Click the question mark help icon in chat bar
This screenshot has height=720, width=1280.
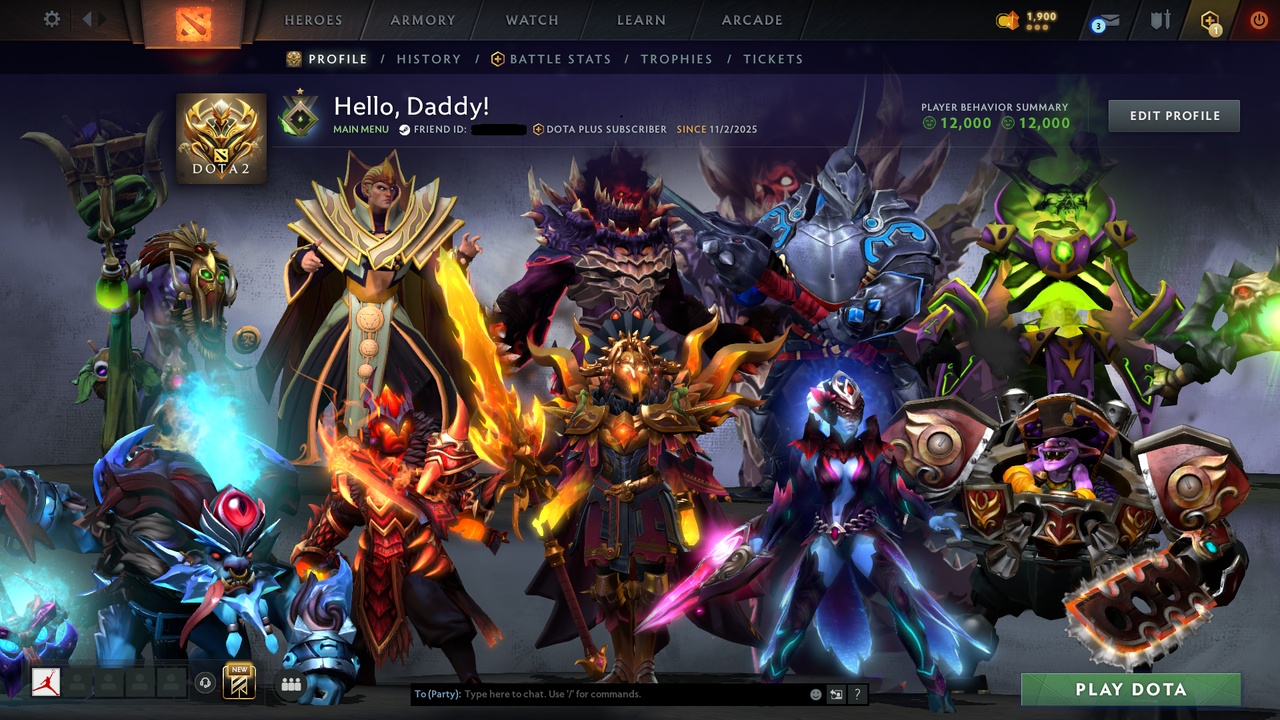tap(857, 694)
